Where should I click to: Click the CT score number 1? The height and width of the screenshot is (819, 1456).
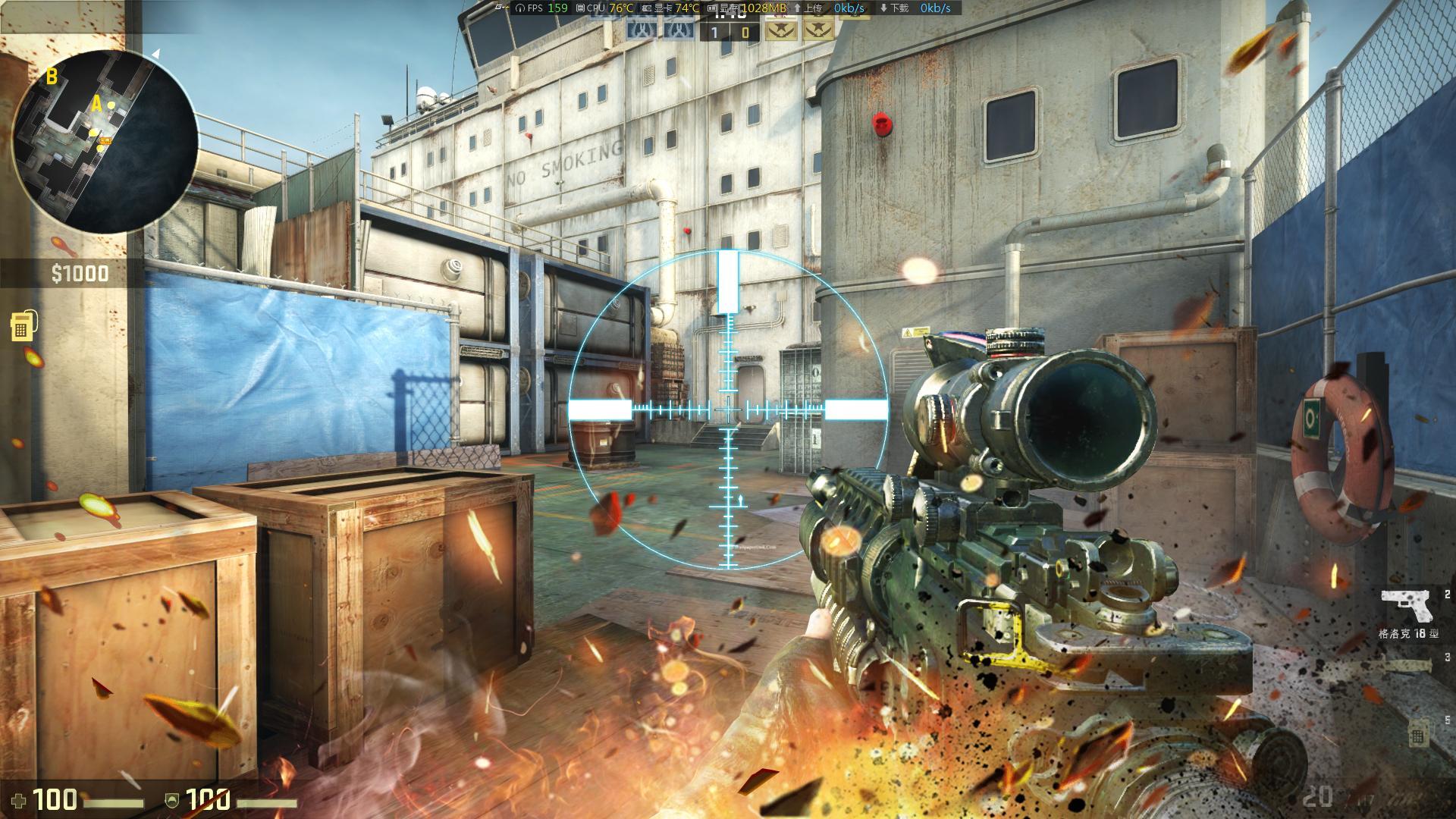tap(714, 33)
